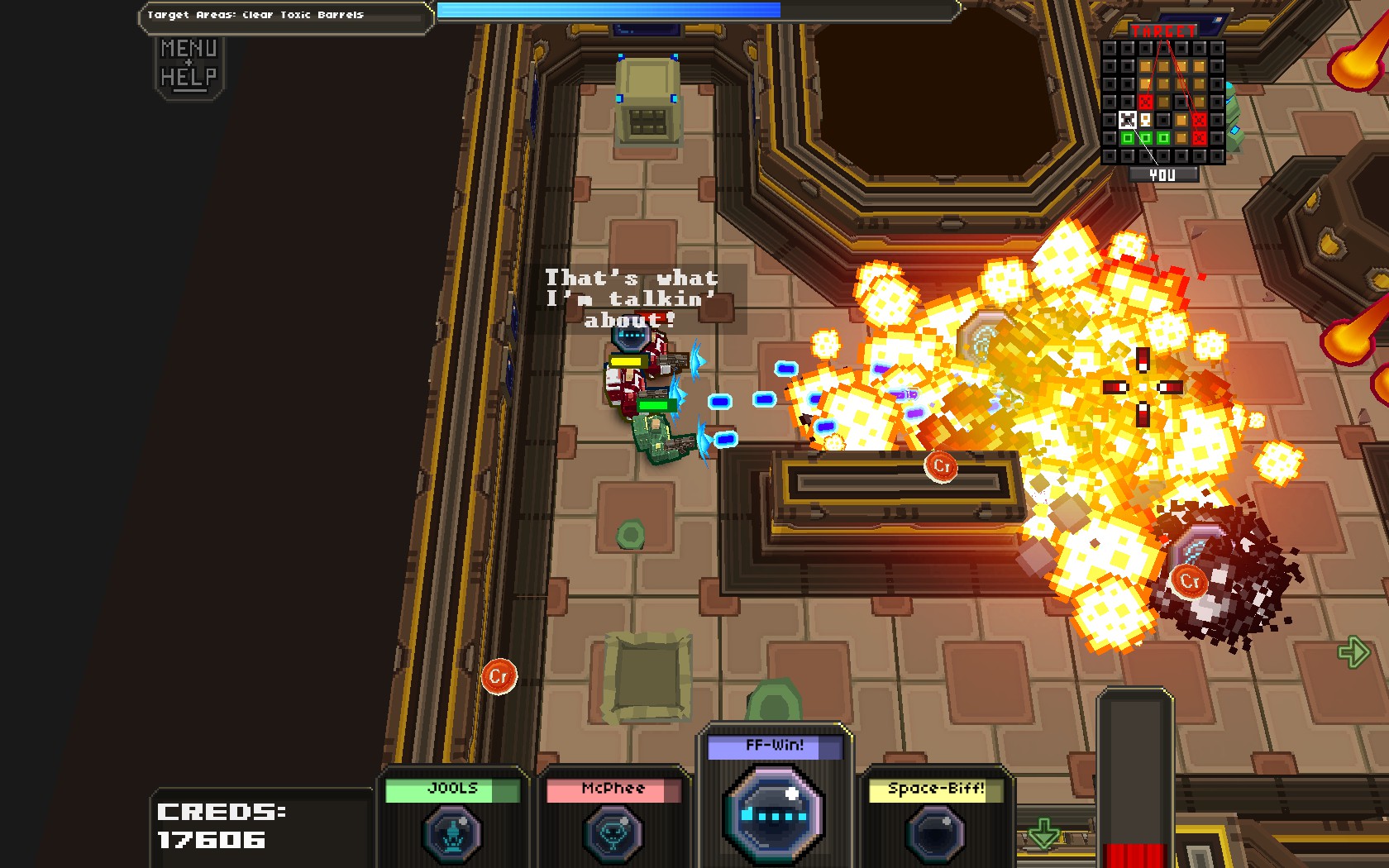Open the Menu + Help button
This screenshot has width=1389, height=868.
pos(189,64)
